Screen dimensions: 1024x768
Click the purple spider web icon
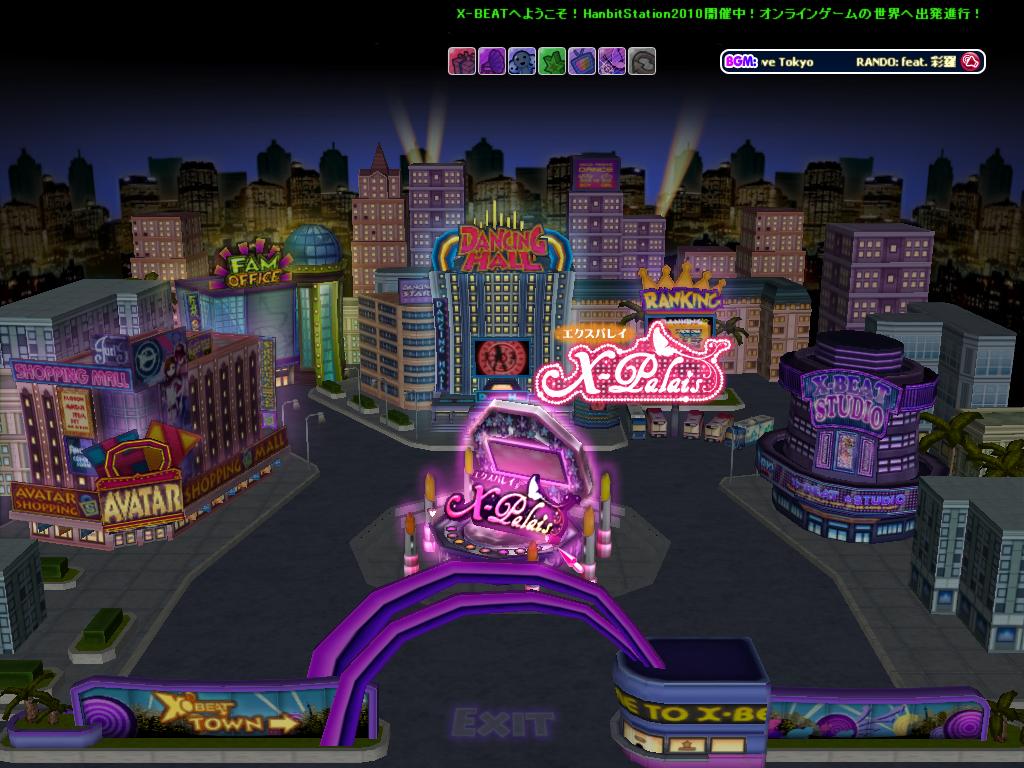[611, 61]
